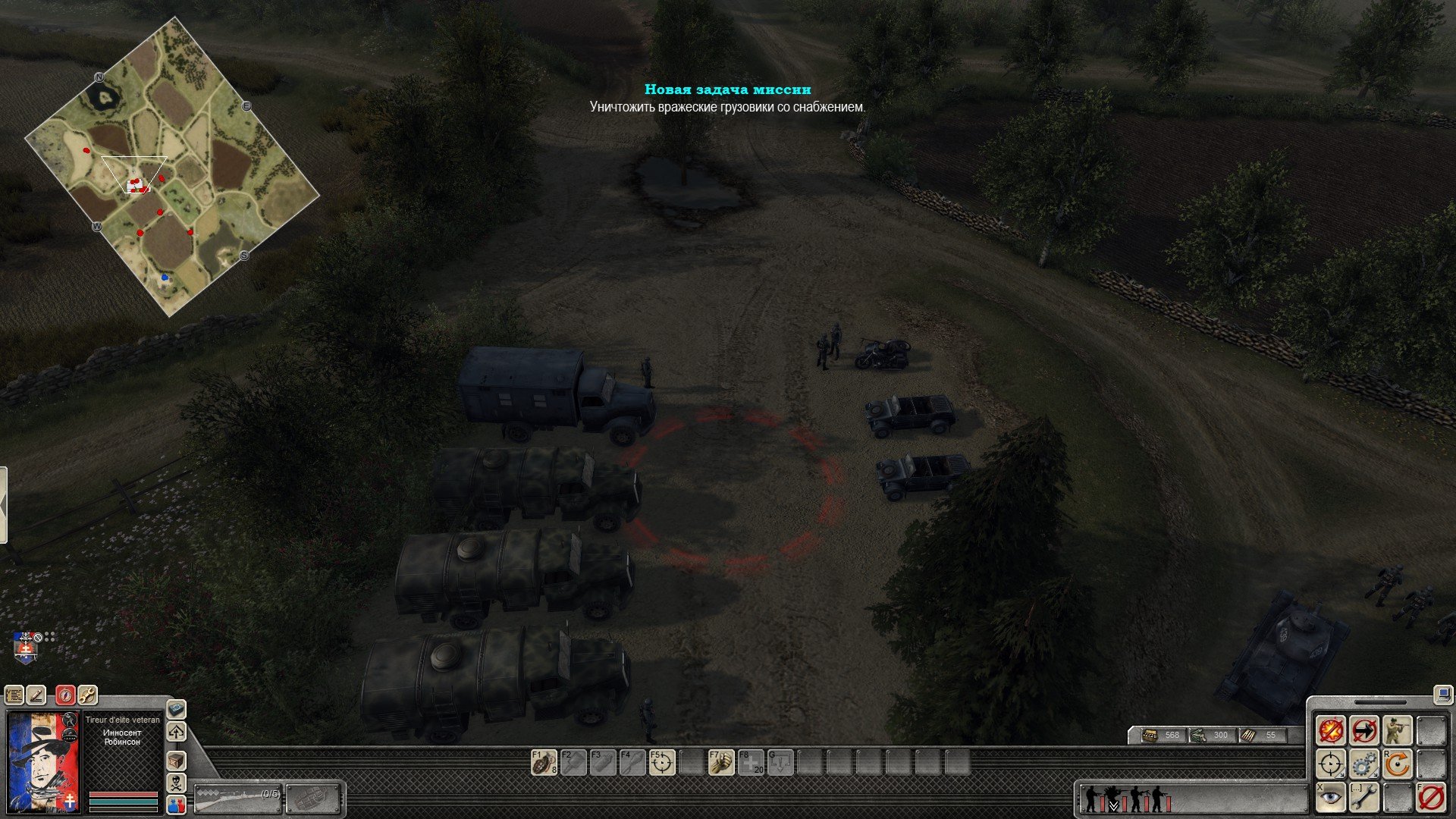The width and height of the screenshot is (1456, 819).
Task: Open the crossed wrench tools button
Action: click(x=87, y=694)
